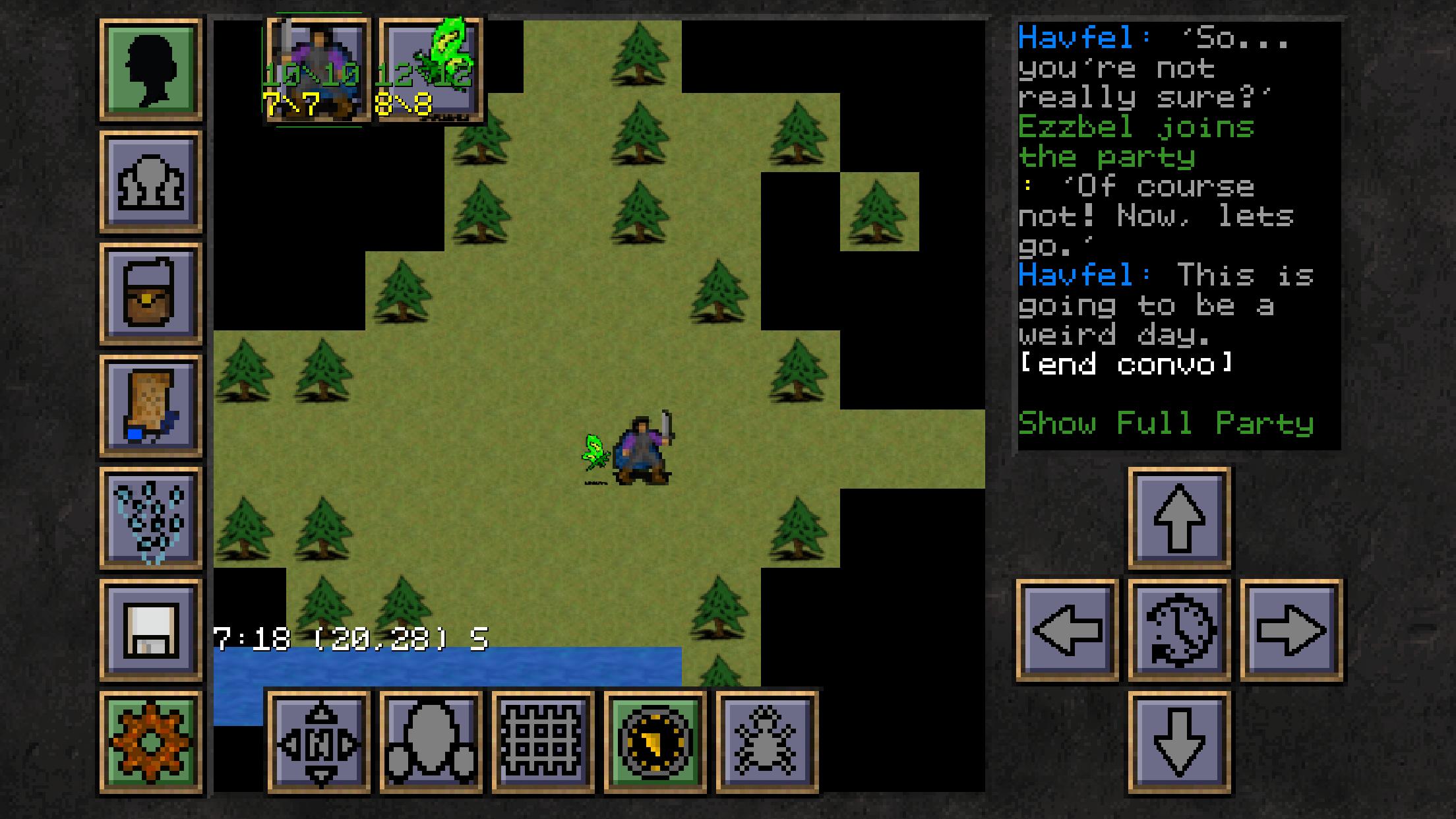Viewport: 1456px width, 819px height.
Task: Open the inventory chest
Action: [x=150, y=293]
